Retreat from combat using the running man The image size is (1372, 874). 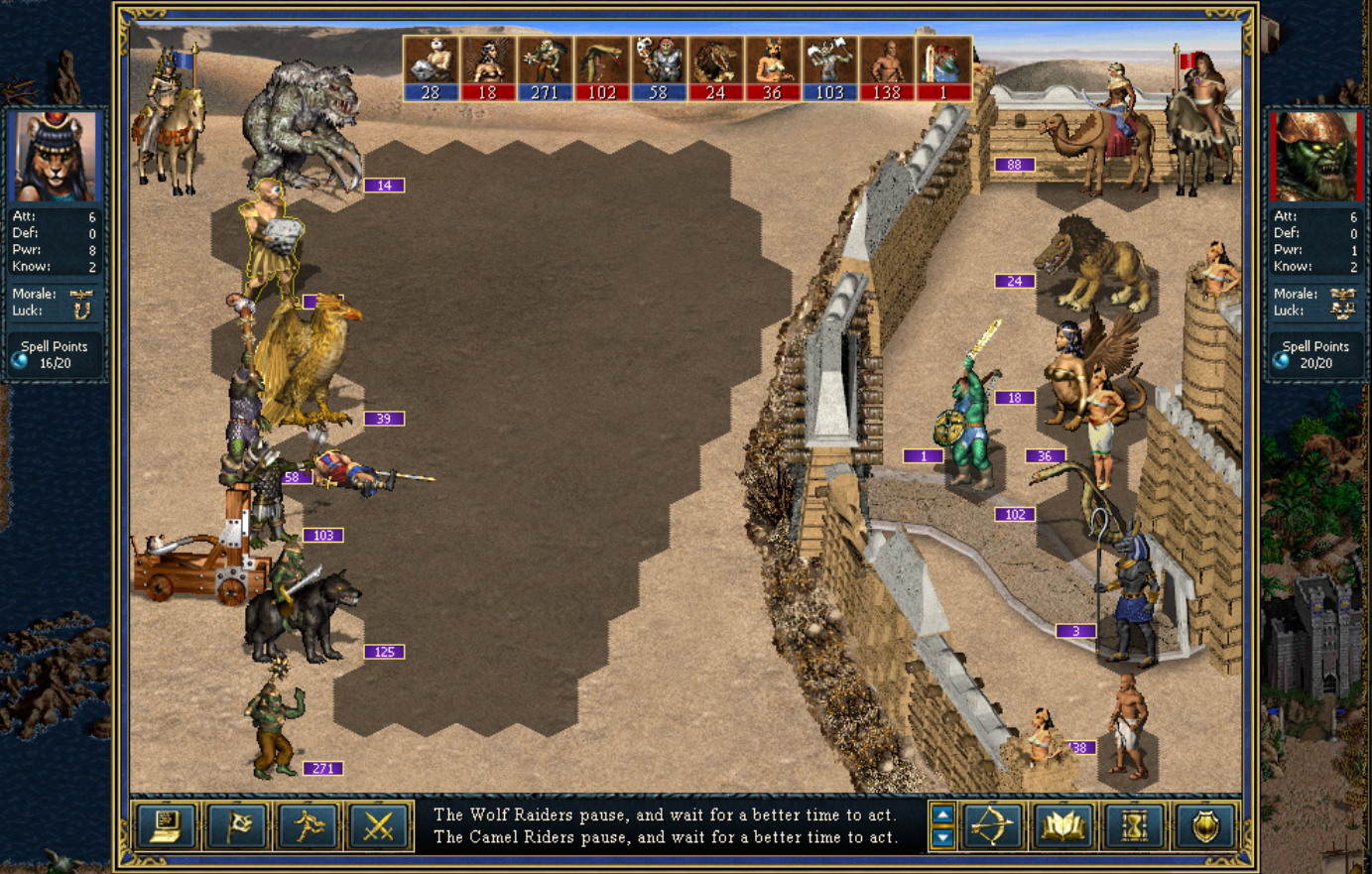point(308,825)
